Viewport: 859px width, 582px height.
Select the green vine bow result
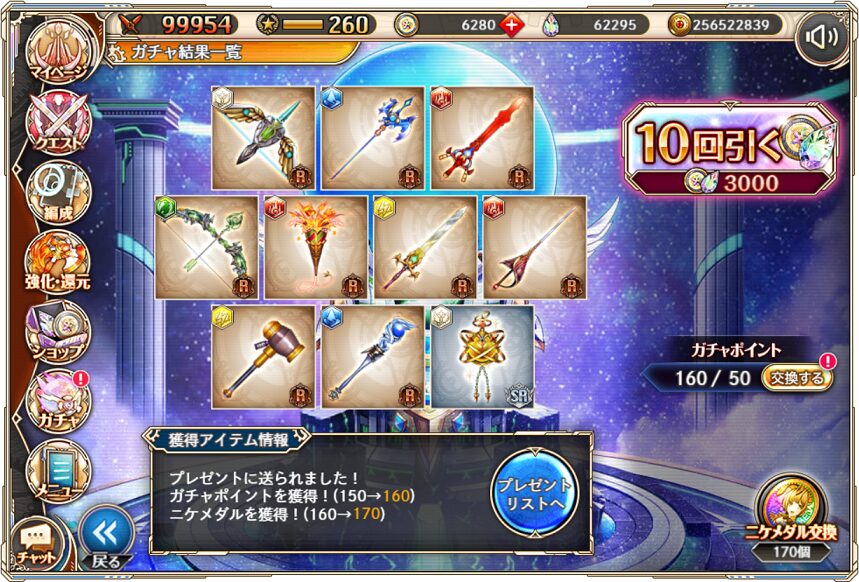[x=207, y=248]
